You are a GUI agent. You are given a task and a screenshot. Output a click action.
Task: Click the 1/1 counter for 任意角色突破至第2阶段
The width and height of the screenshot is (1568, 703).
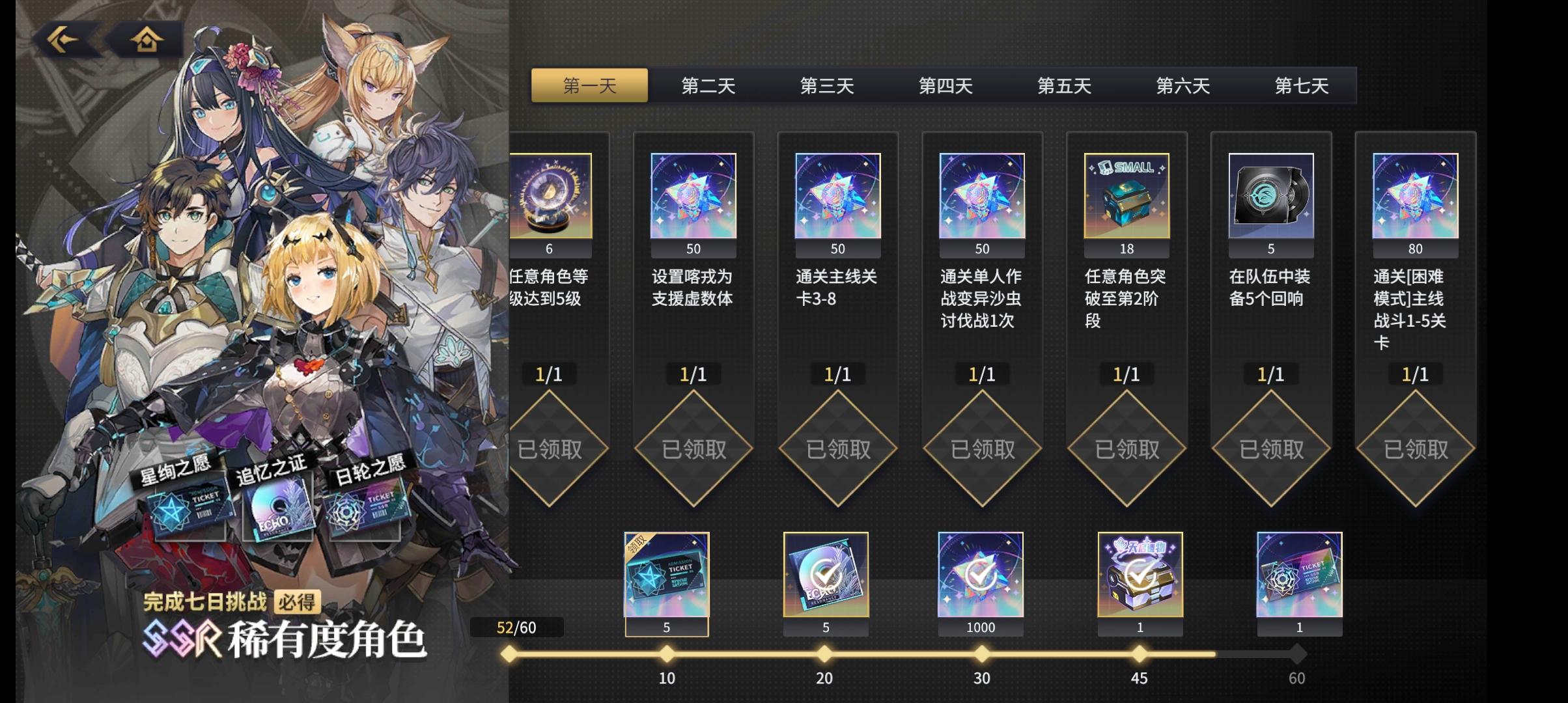pyautogui.click(x=1126, y=374)
